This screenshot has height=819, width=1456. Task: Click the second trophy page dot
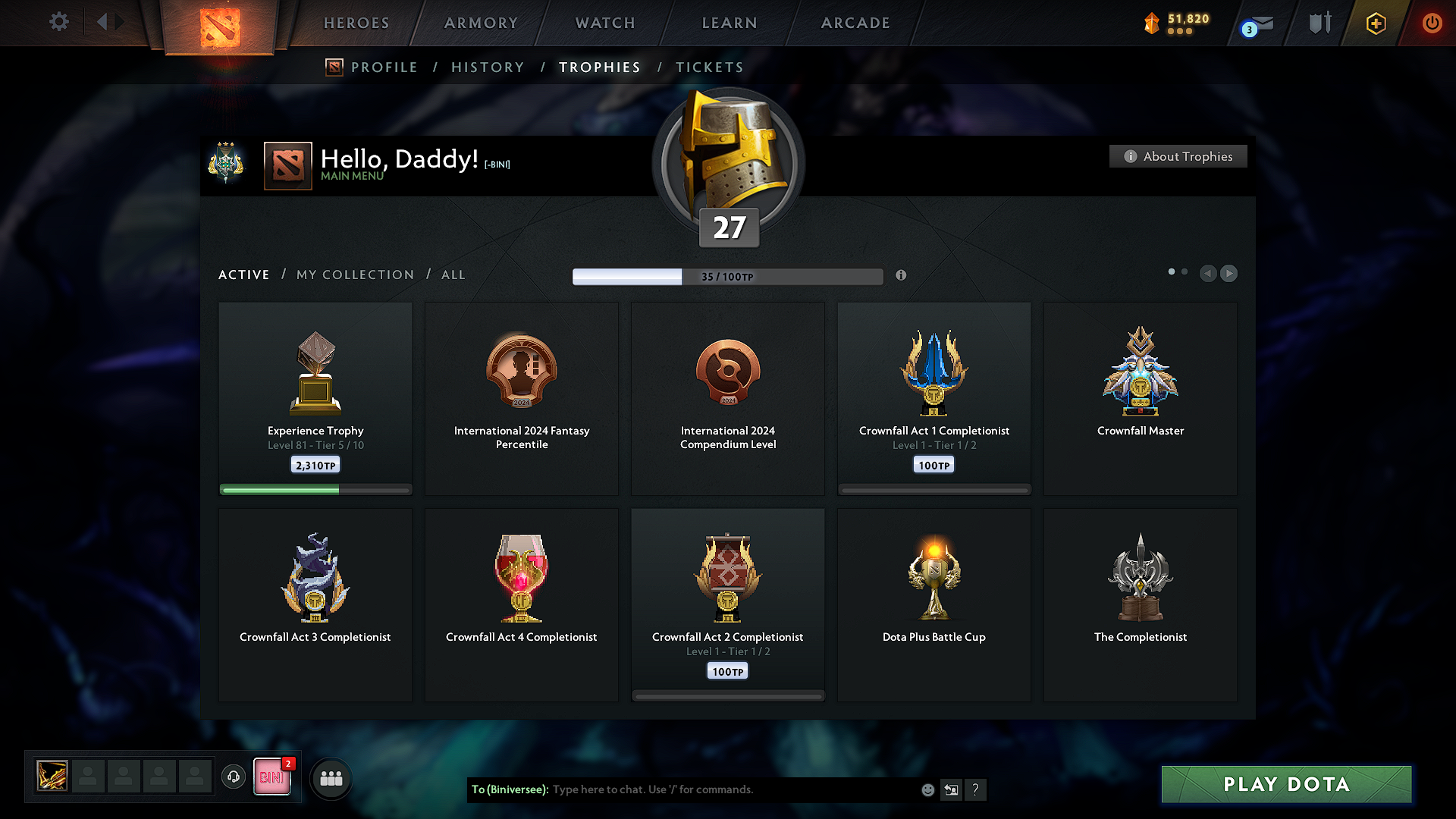point(1185,270)
